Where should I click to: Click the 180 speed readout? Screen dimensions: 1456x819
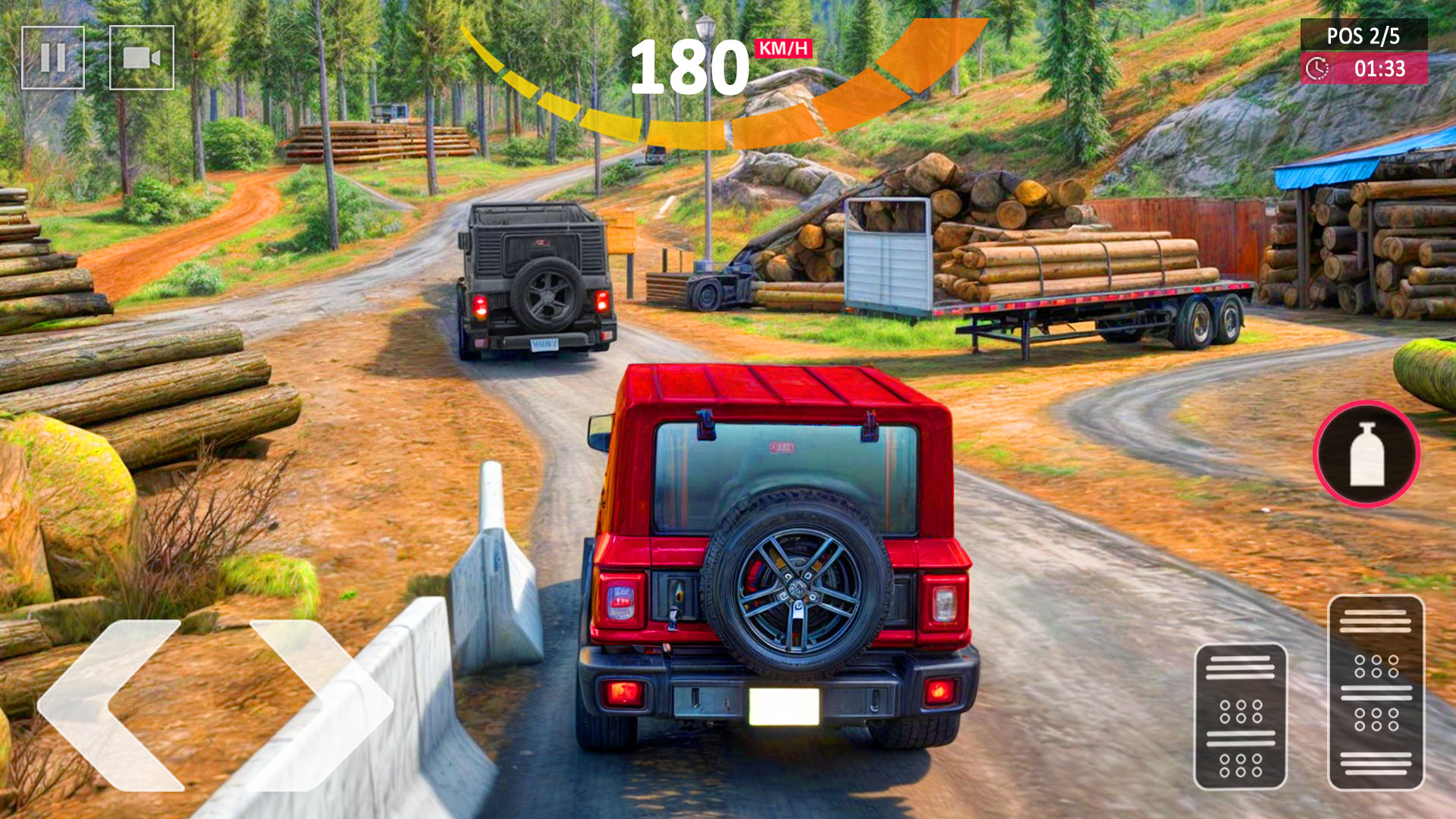click(x=689, y=64)
